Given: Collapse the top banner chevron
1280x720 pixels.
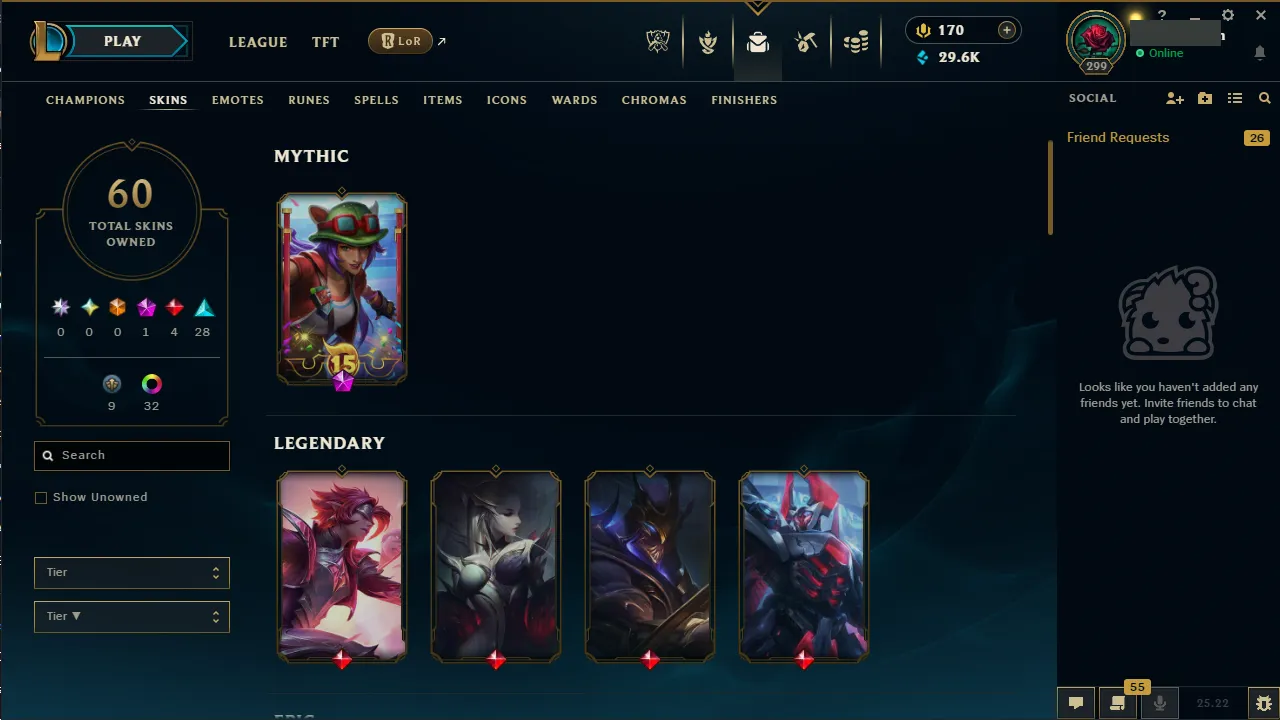Looking at the screenshot, I should [757, 7].
